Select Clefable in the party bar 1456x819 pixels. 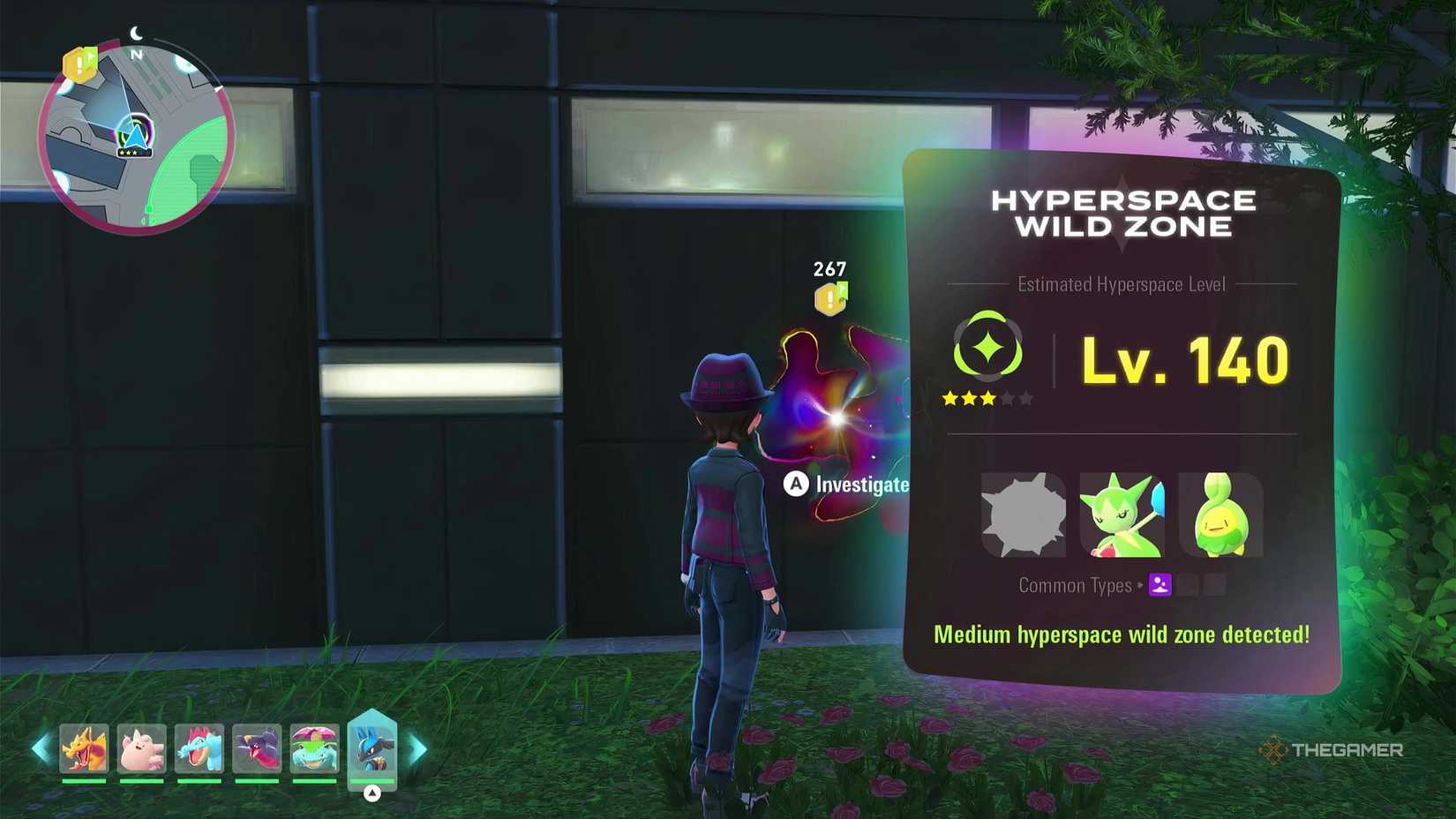tap(141, 749)
